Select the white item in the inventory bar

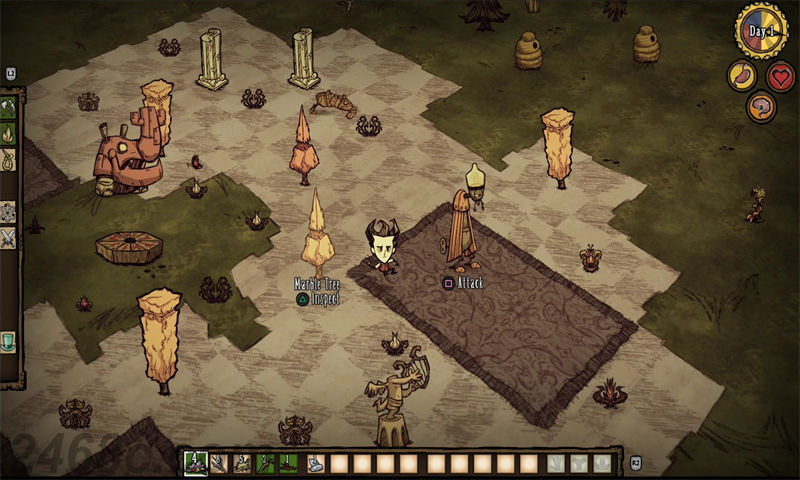[316, 463]
